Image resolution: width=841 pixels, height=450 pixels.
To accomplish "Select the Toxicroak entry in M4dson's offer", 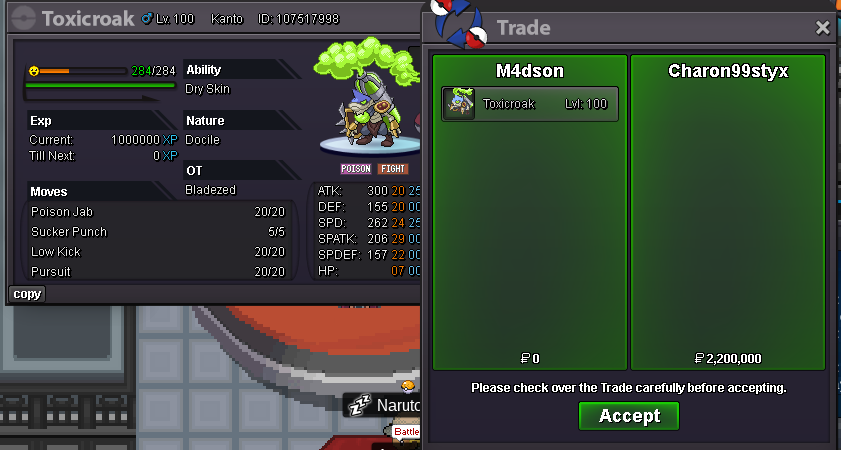I will coord(530,104).
